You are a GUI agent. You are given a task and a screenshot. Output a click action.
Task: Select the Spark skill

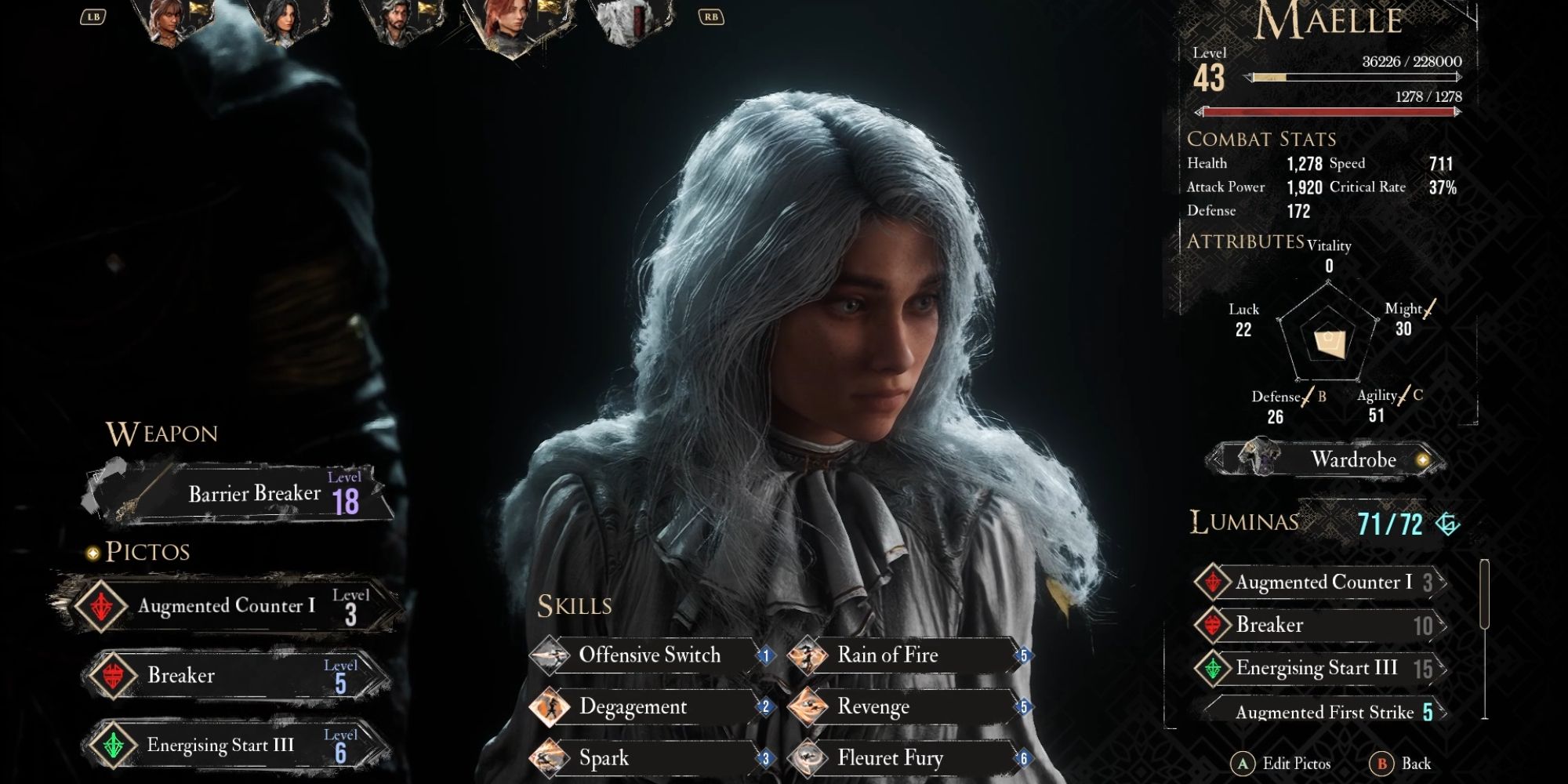coord(649,758)
